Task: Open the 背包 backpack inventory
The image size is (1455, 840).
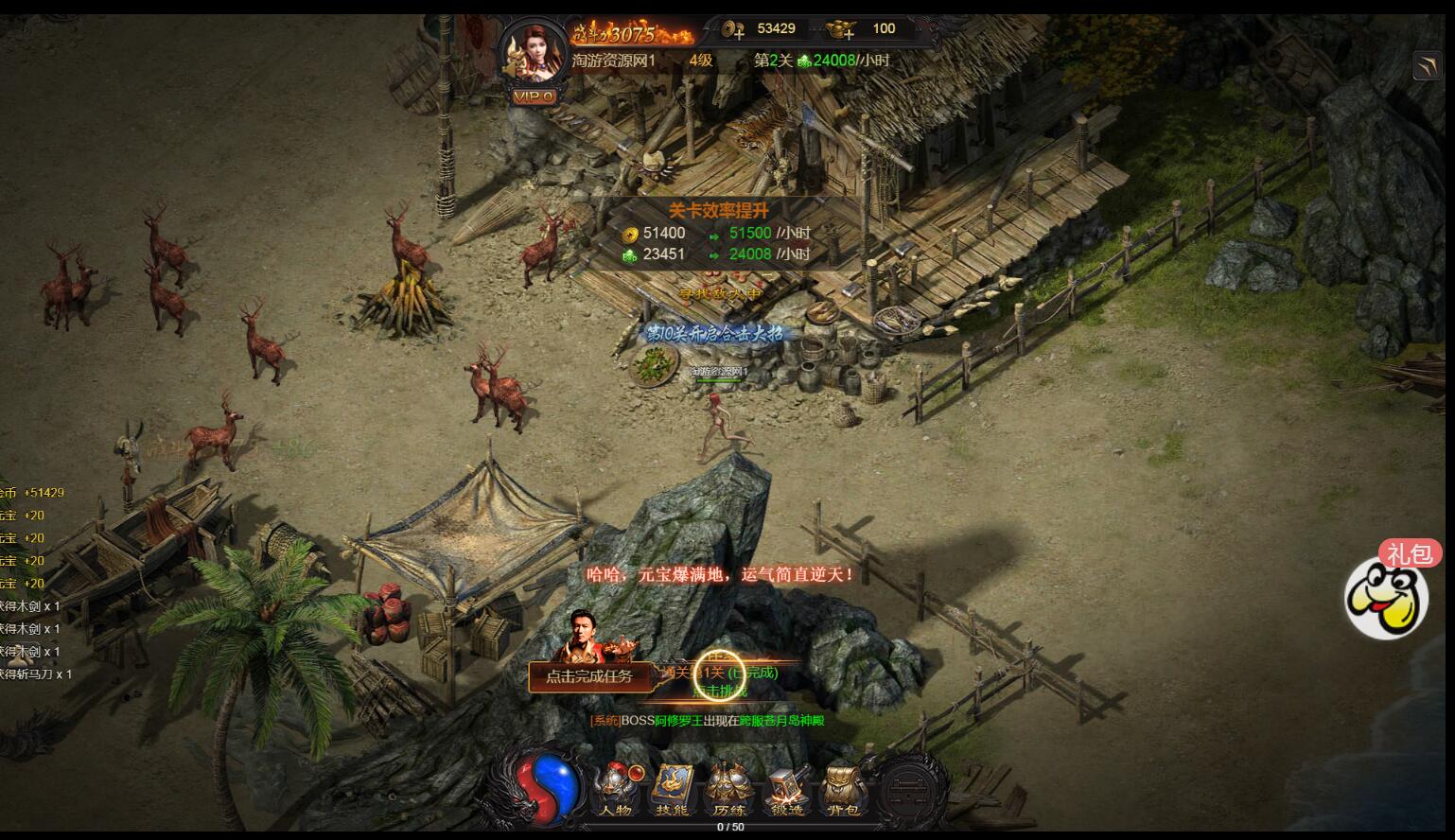Action: point(842,791)
